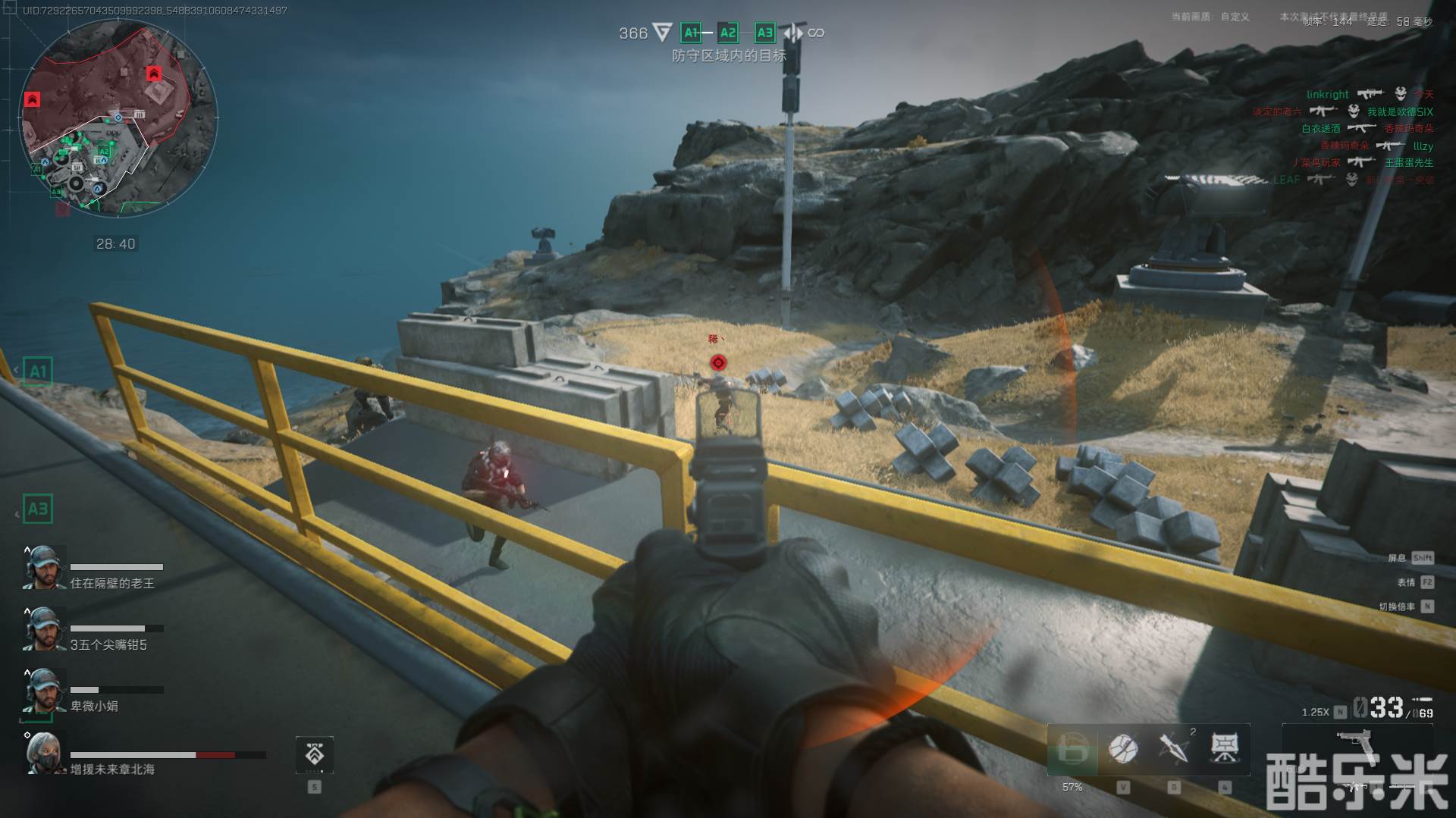Click teammate 住在隔壁的老王 portrait
This screenshot has width=1456, height=818.
click(43, 568)
